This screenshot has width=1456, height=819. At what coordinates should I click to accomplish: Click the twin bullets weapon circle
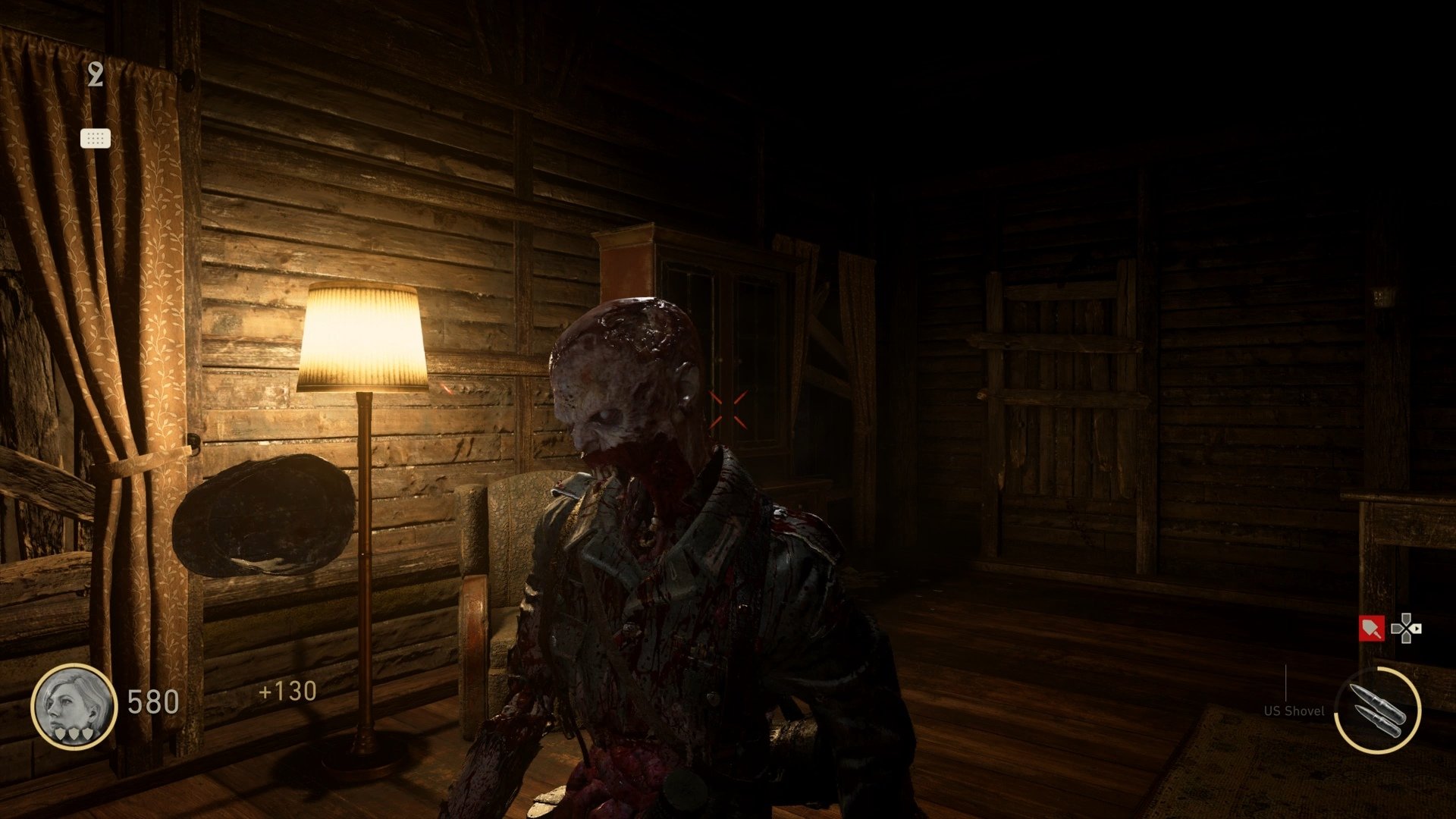[1377, 710]
